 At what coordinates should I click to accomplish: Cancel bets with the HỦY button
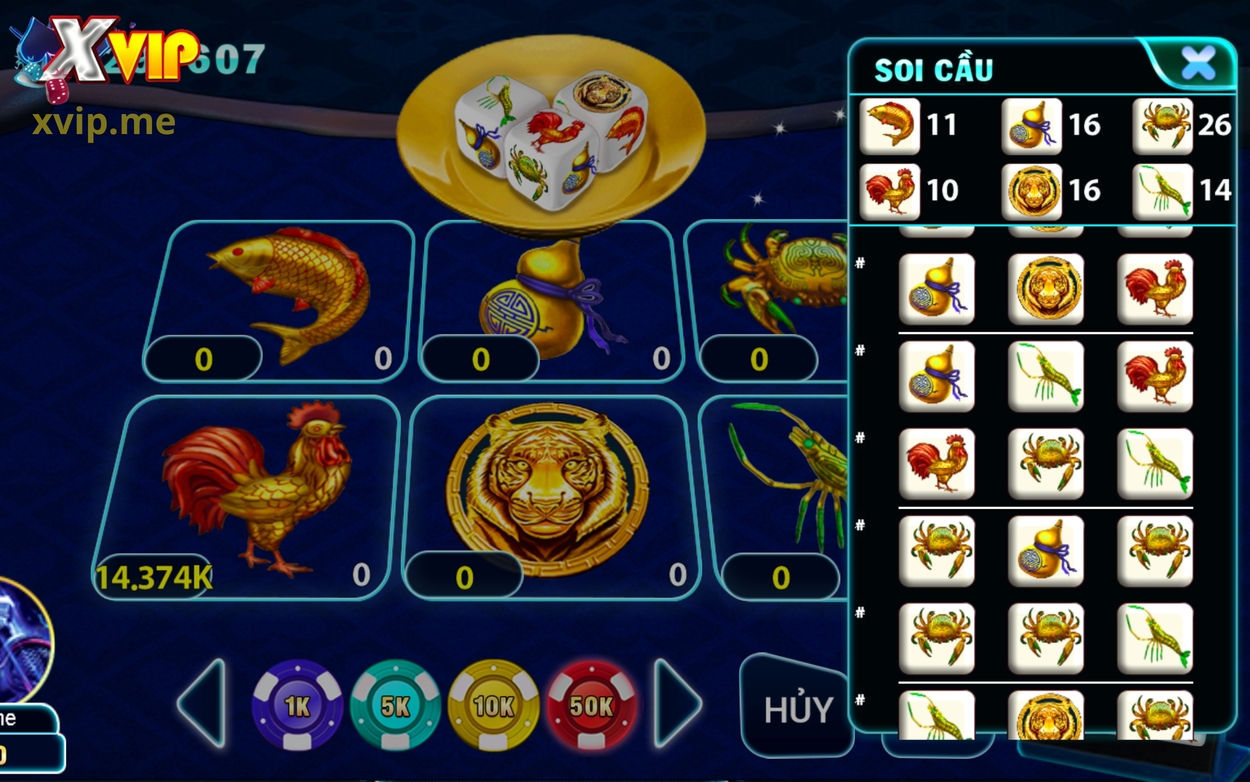[797, 709]
